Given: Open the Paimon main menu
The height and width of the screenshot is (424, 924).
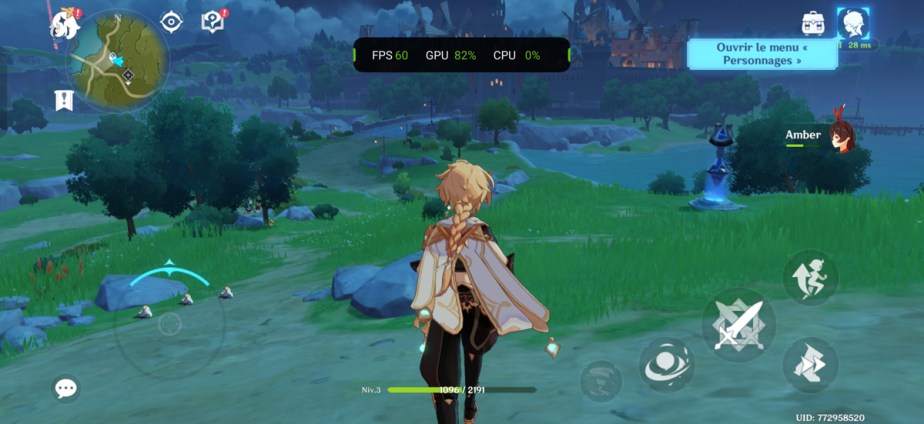Looking at the screenshot, I should click(66, 22).
